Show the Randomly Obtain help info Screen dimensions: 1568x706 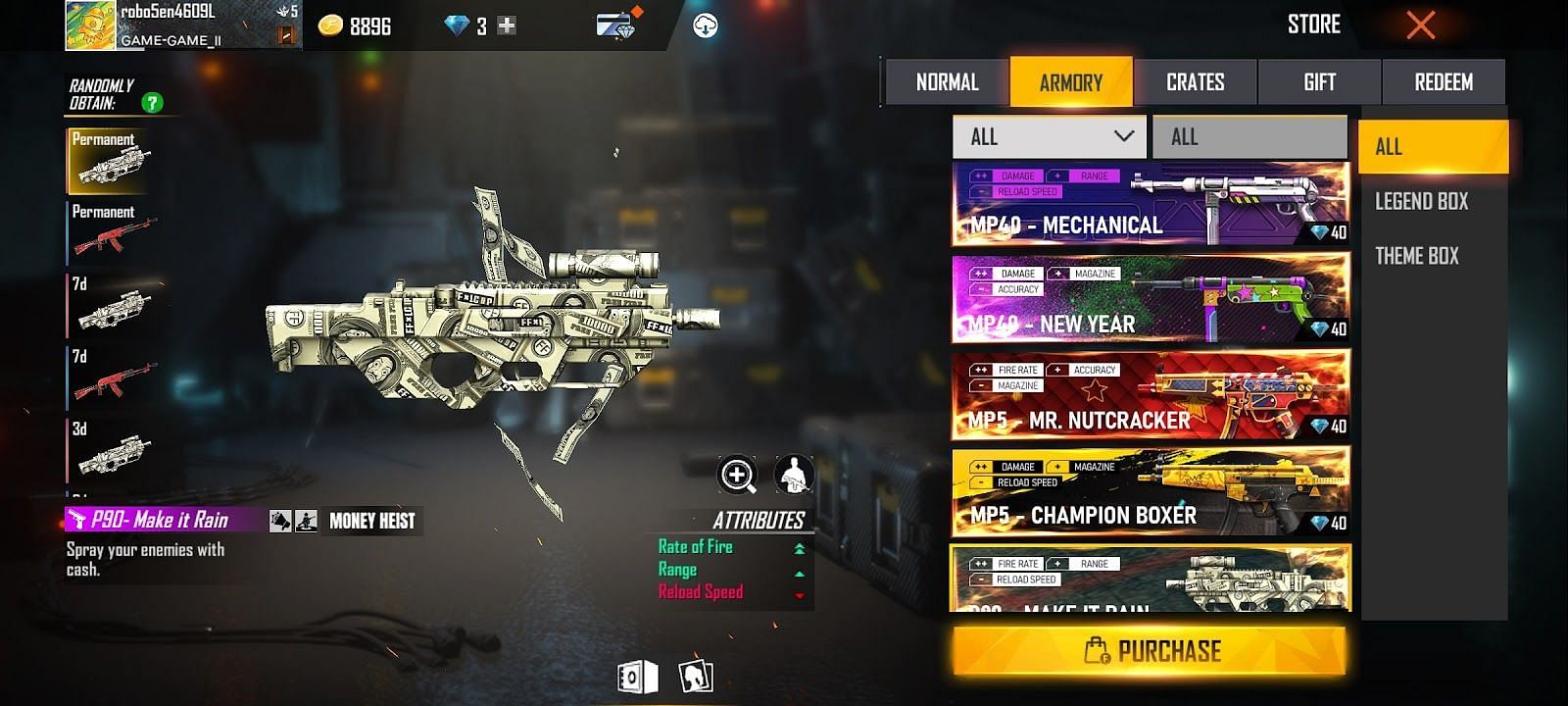coord(152,102)
